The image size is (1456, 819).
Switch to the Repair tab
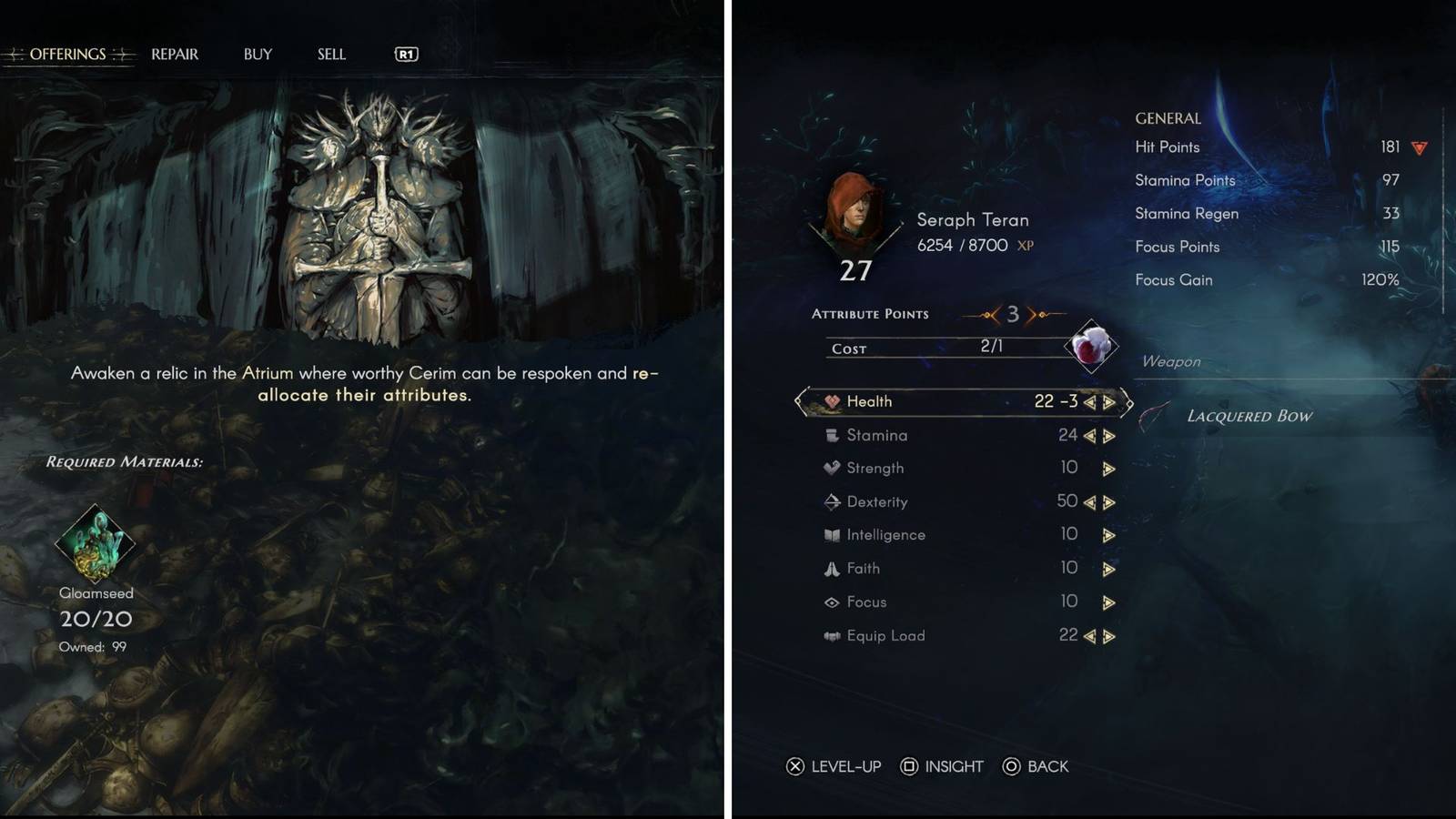coord(173,54)
